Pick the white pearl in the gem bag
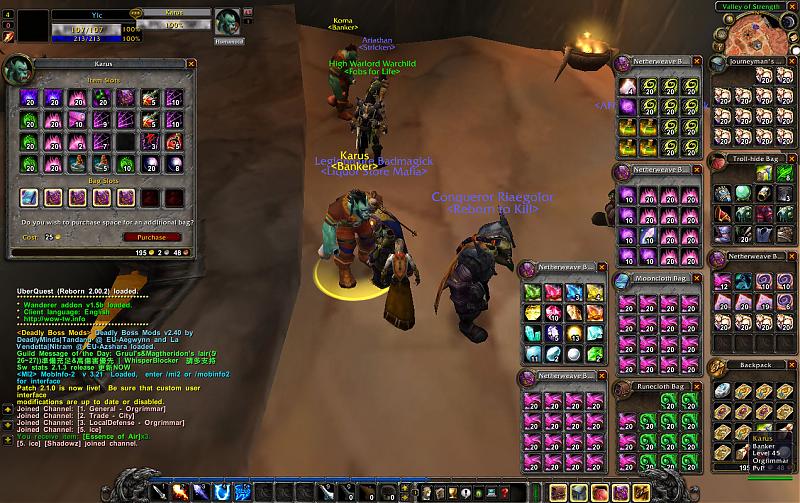Image resolution: width=800 pixels, height=503 pixels. 575,353
